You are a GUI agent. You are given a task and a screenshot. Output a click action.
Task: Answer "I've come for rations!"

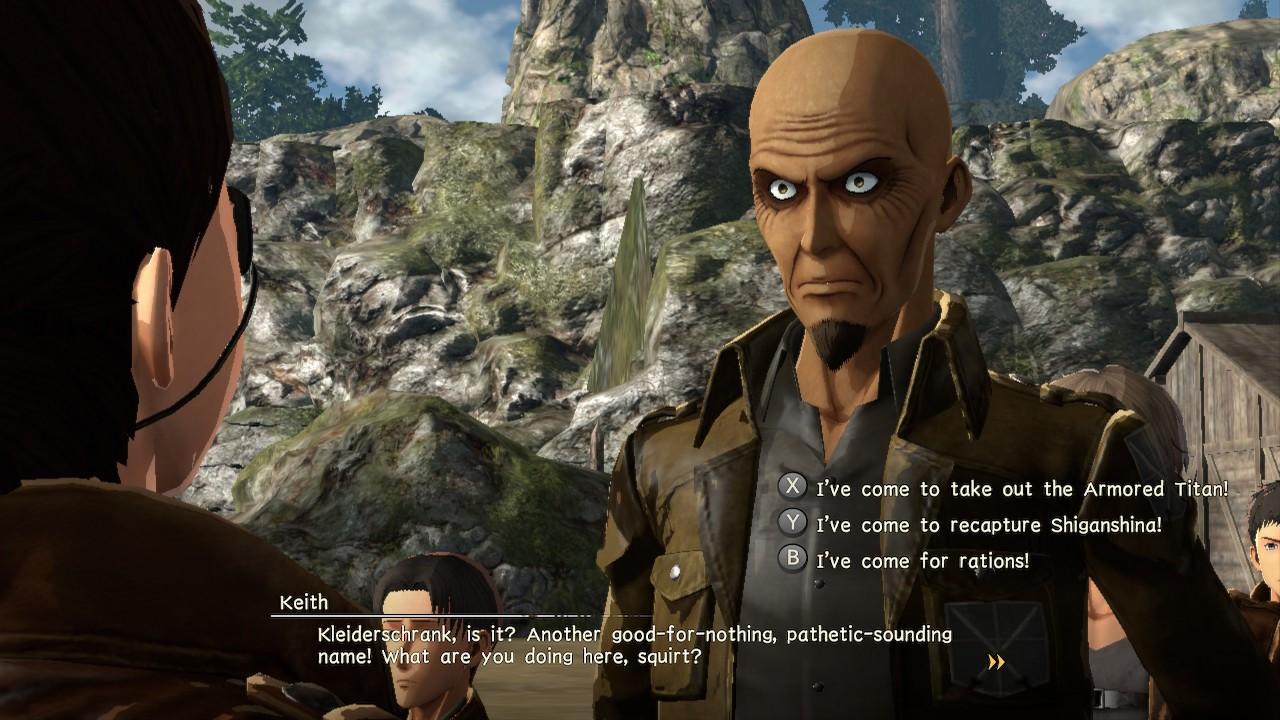[921, 560]
